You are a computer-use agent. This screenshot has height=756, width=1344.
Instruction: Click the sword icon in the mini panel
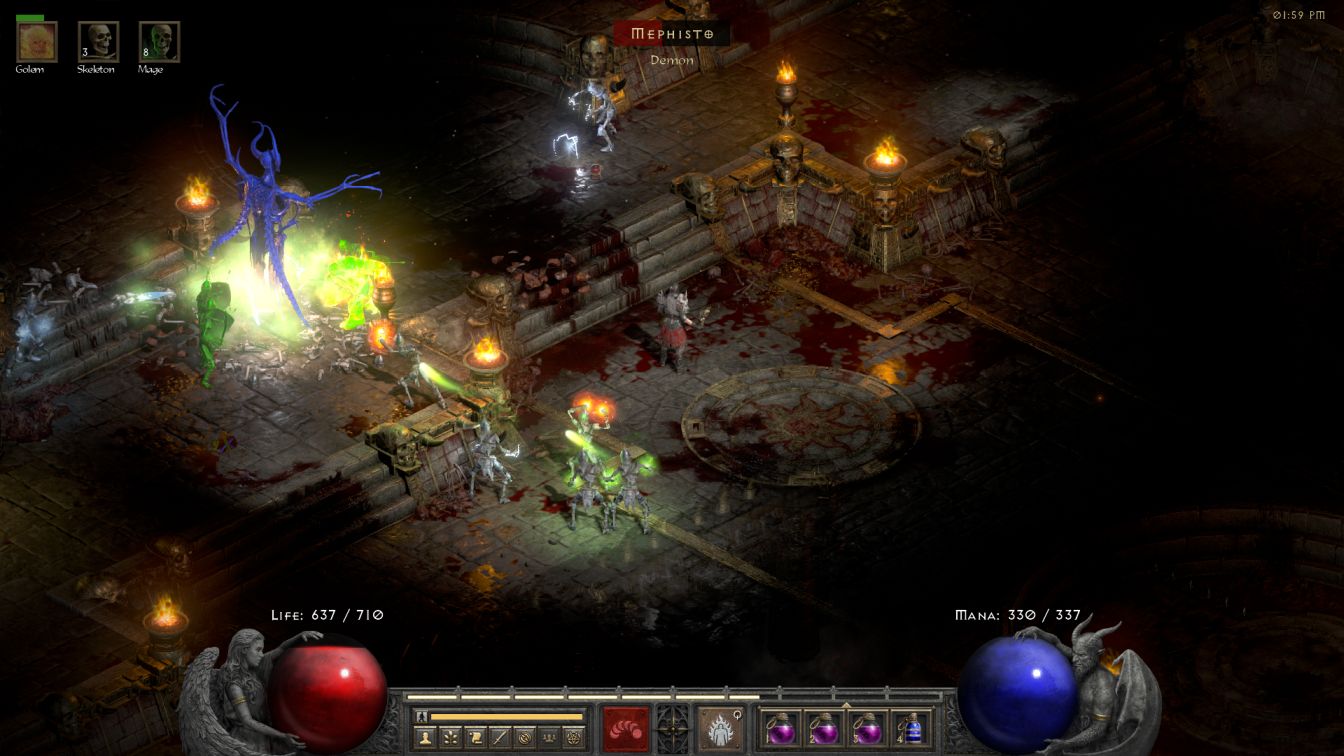[x=499, y=738]
